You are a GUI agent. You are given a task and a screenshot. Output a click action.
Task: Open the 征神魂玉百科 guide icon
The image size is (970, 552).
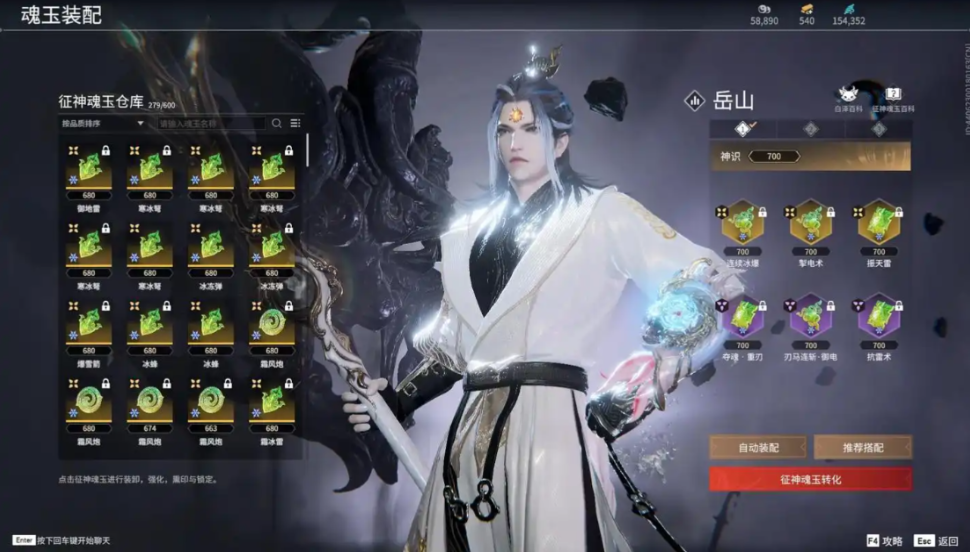click(894, 95)
